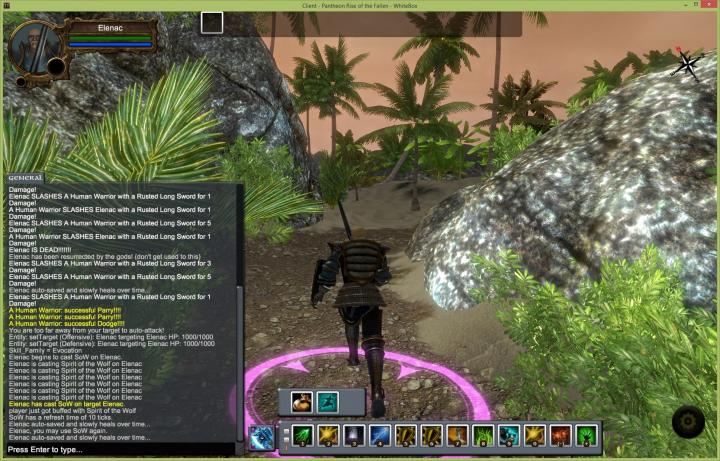Screen dimensions: 720x461
Task: Click the large blue ability icon left of hotbar
Action: 262,436
